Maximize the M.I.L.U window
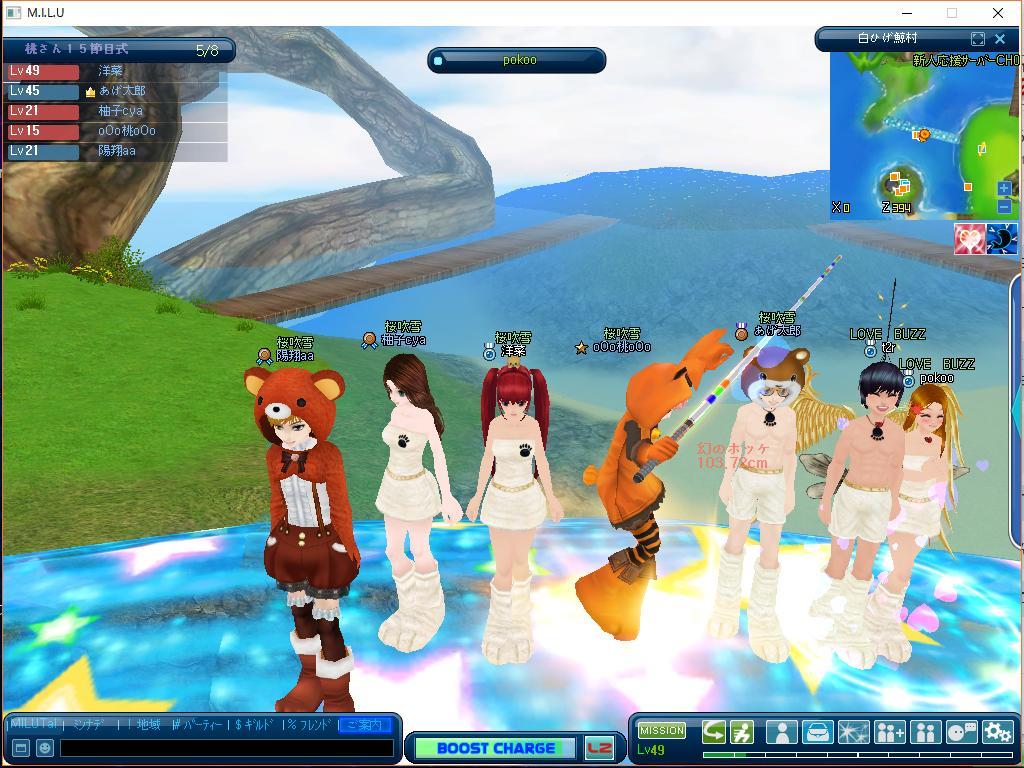 click(952, 13)
